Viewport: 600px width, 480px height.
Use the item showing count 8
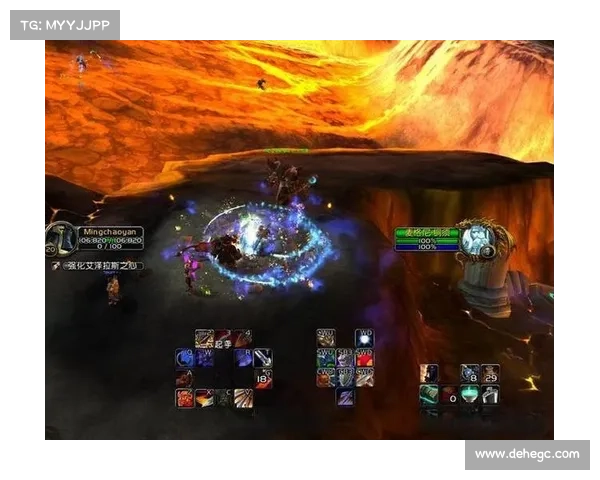470,374
